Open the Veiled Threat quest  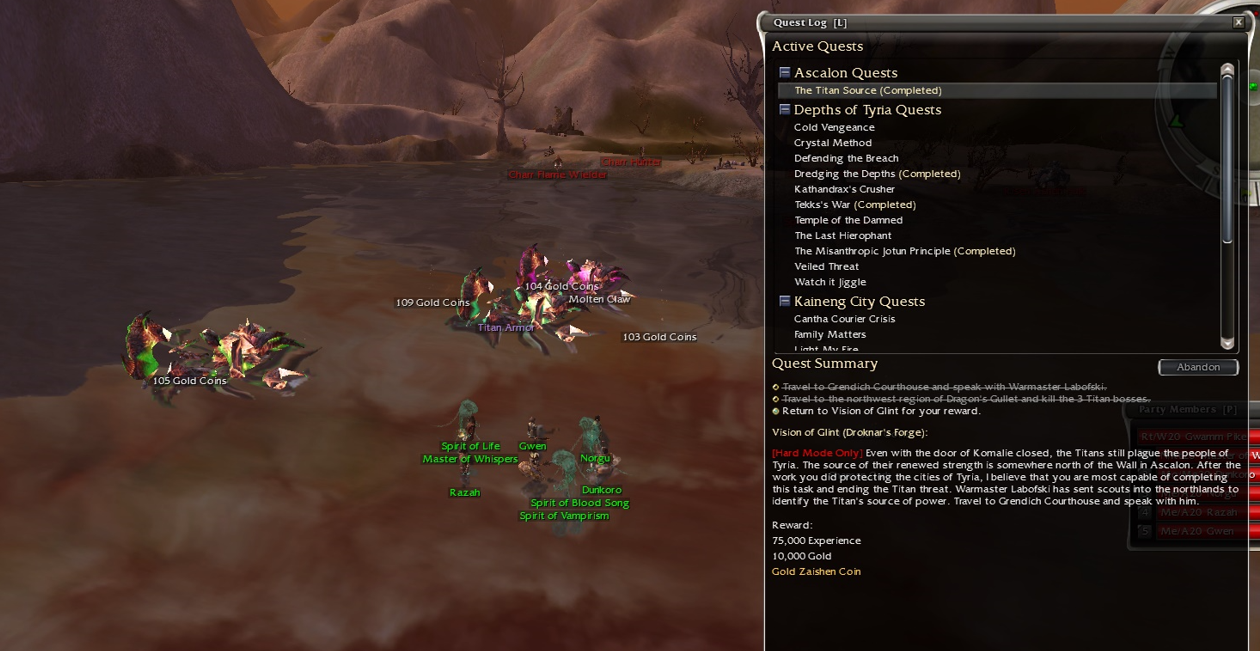click(826, 267)
